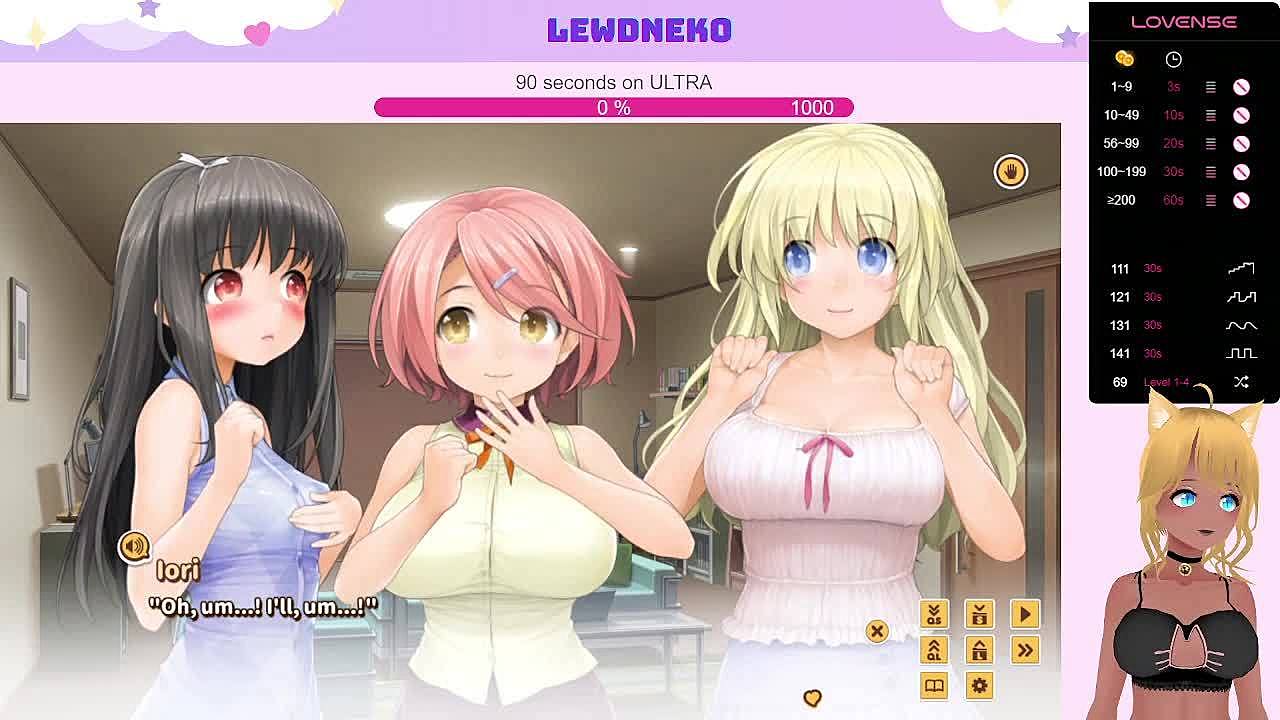Screen dimensions: 1280x720
Task: Hide the menu with the X button
Action: (x=877, y=631)
